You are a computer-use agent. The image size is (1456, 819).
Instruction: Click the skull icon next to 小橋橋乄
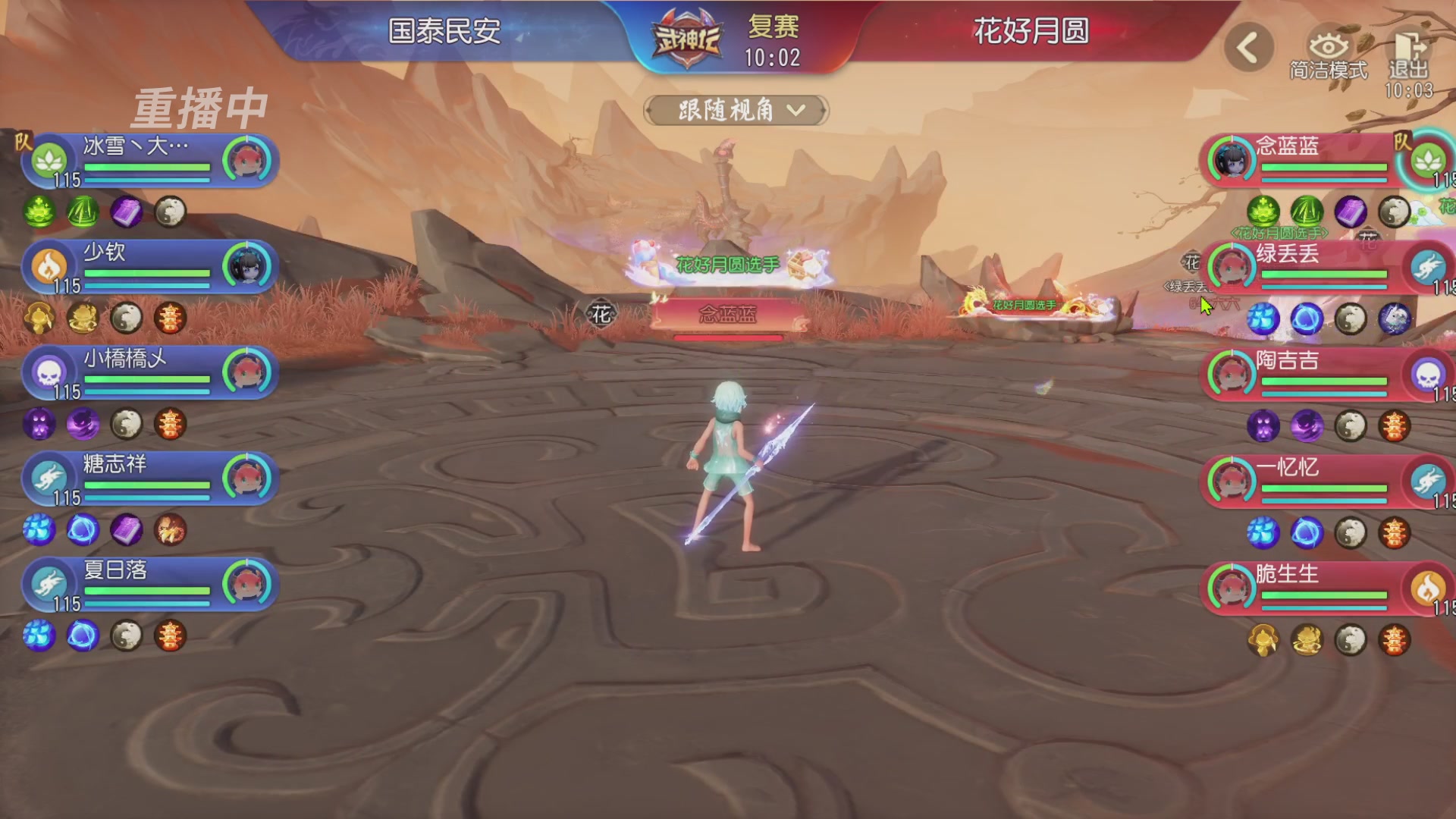[x=47, y=373]
